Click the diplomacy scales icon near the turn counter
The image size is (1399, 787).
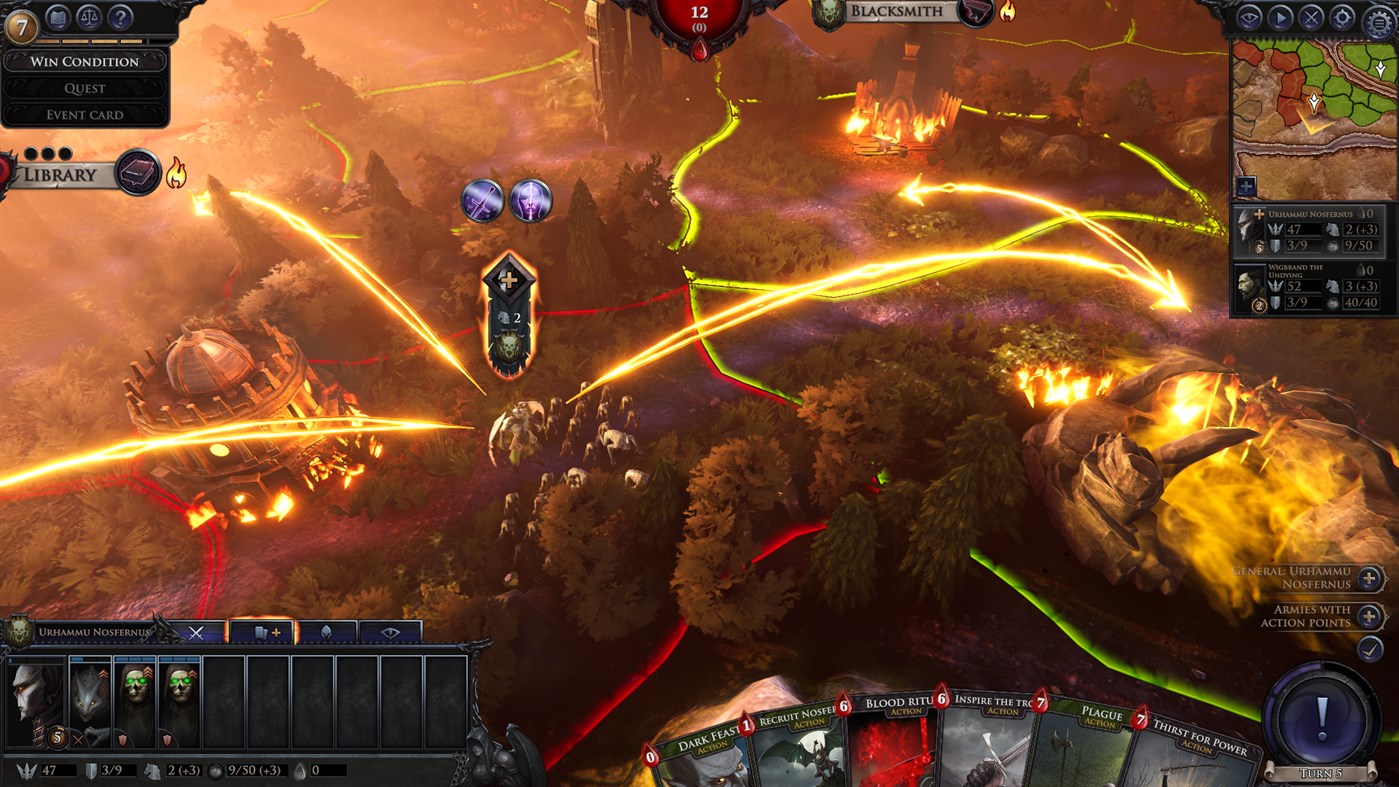click(89, 17)
